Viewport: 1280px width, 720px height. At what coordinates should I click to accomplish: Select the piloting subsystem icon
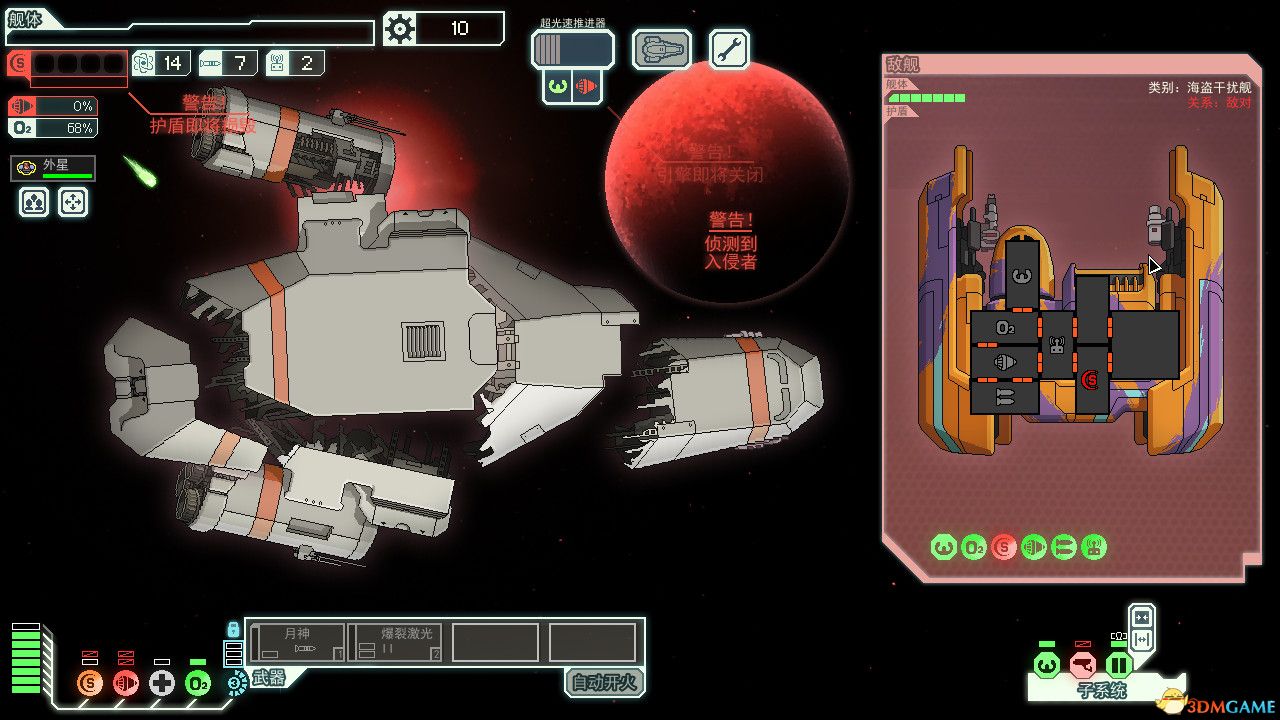click(1045, 664)
